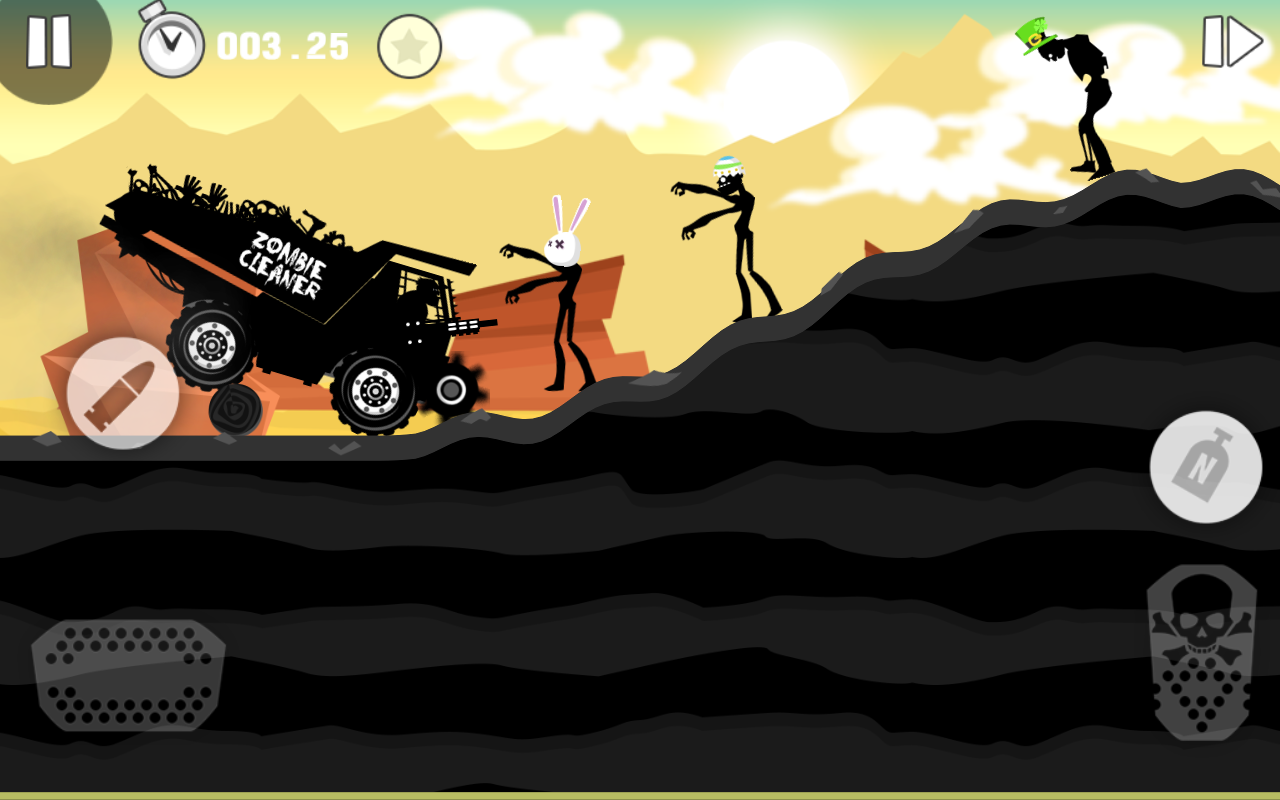Click the stopwatch timer icon

point(170,42)
